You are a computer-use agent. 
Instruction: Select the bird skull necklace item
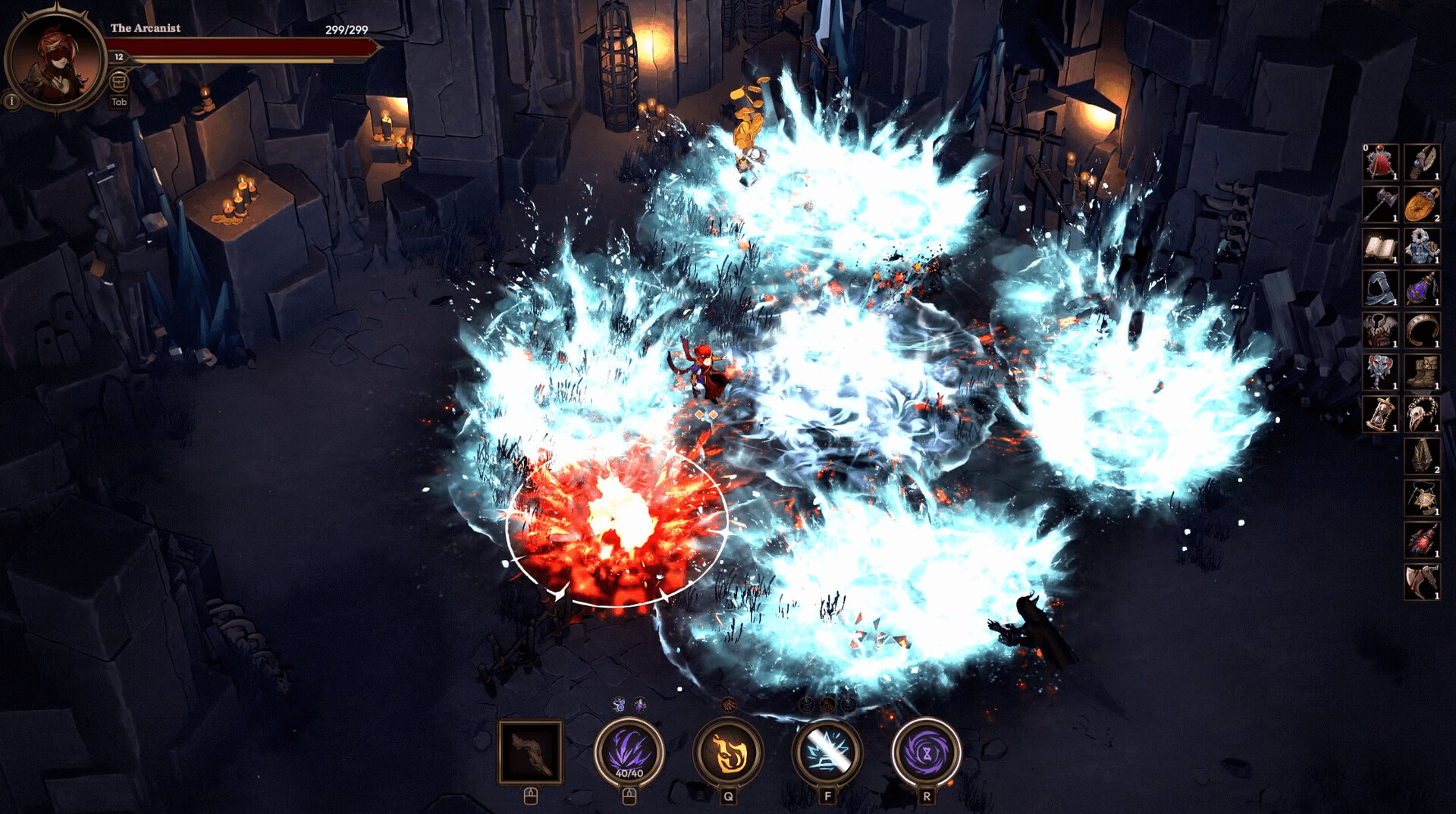coord(1421,414)
